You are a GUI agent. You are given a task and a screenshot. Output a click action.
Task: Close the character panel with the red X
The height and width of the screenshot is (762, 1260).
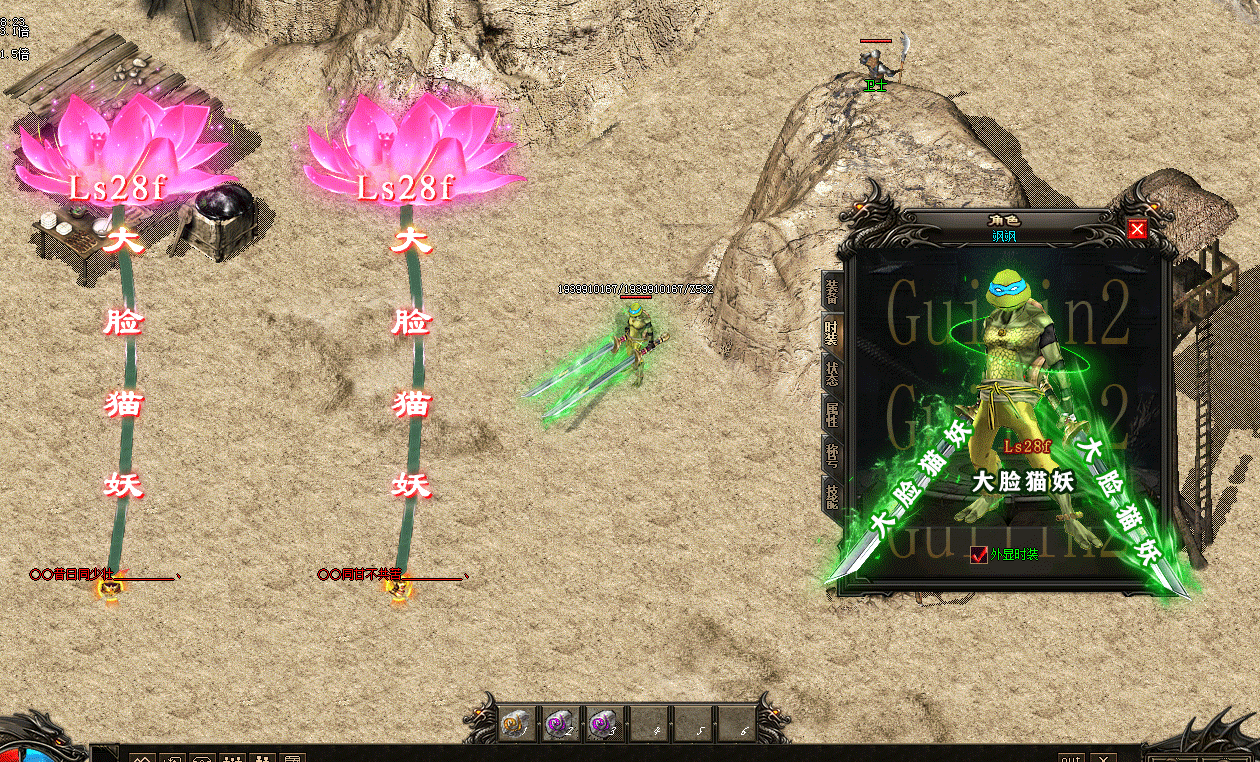1137,230
